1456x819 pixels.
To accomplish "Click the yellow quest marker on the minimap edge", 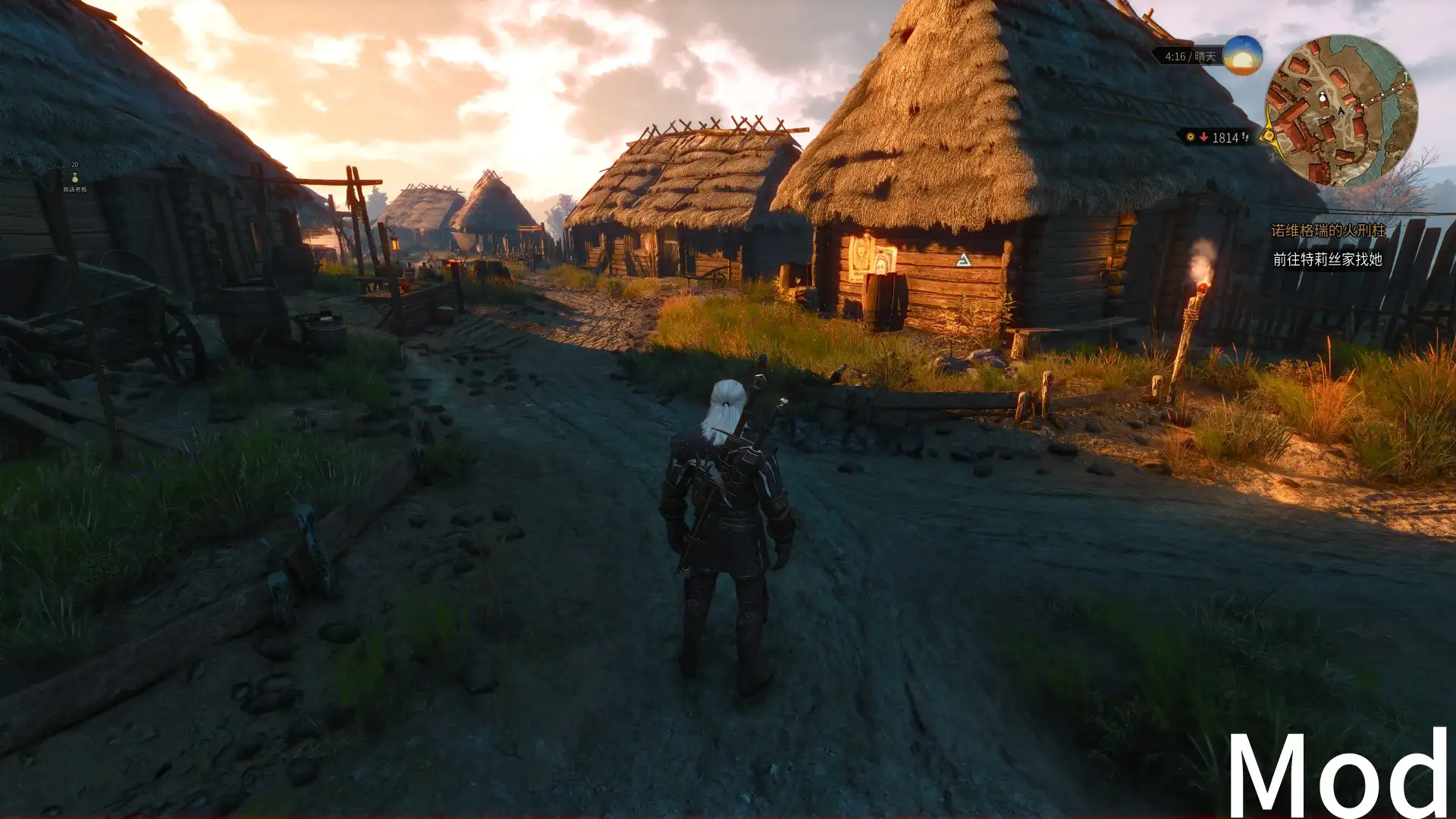I will click(x=1269, y=136).
